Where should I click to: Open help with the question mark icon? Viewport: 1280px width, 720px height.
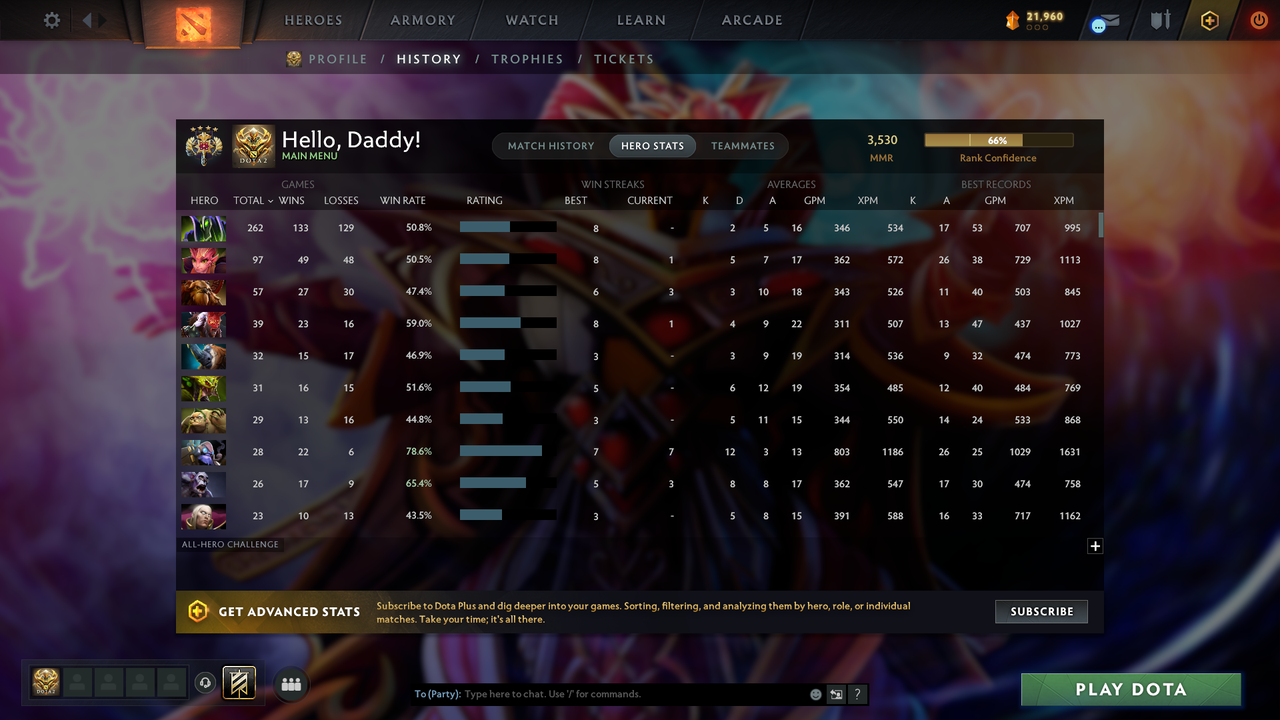coord(857,693)
